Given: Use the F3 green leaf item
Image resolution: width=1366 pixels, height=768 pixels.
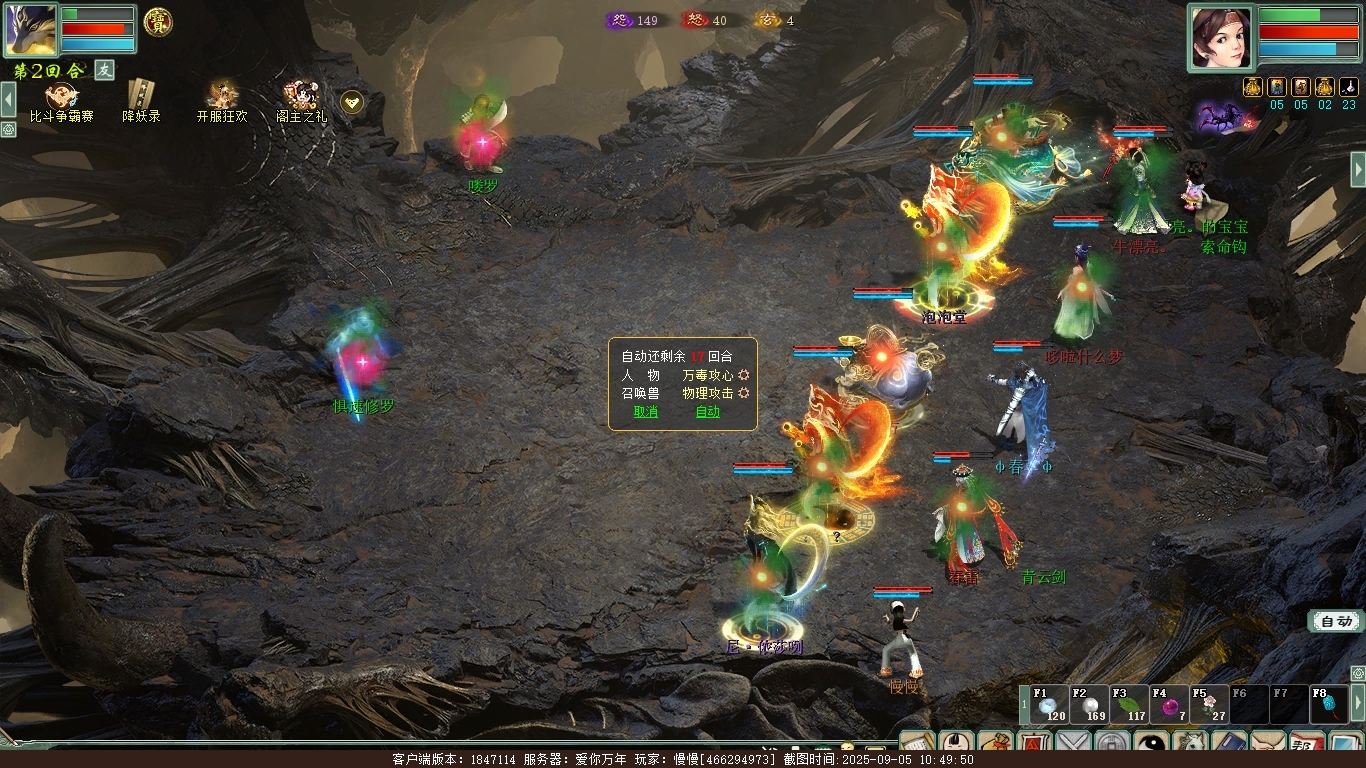Looking at the screenshot, I should pyautogui.click(x=1129, y=706).
